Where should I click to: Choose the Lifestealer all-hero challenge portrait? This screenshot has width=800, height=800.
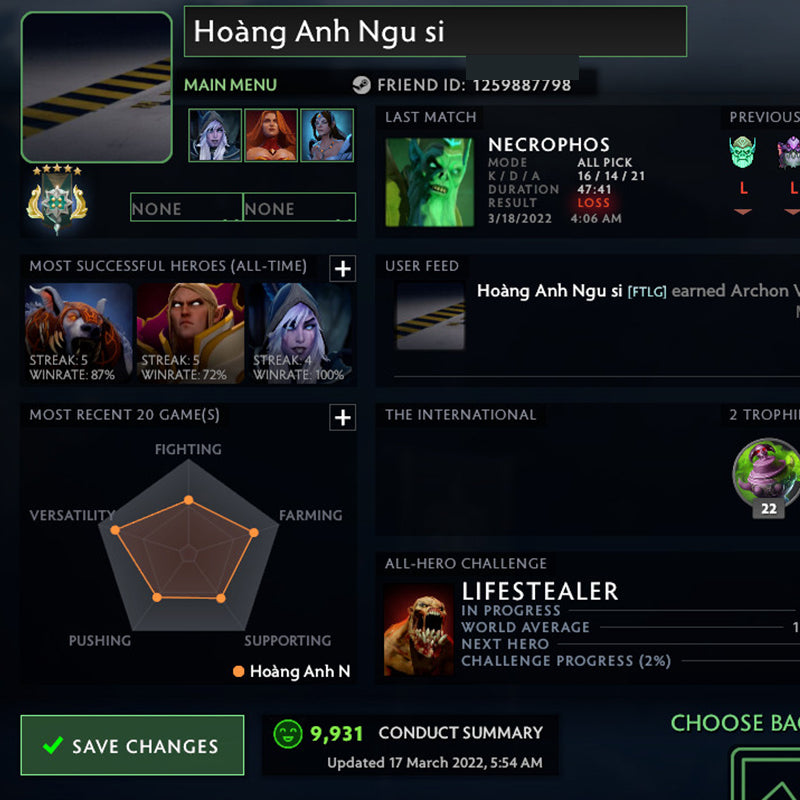click(x=418, y=629)
